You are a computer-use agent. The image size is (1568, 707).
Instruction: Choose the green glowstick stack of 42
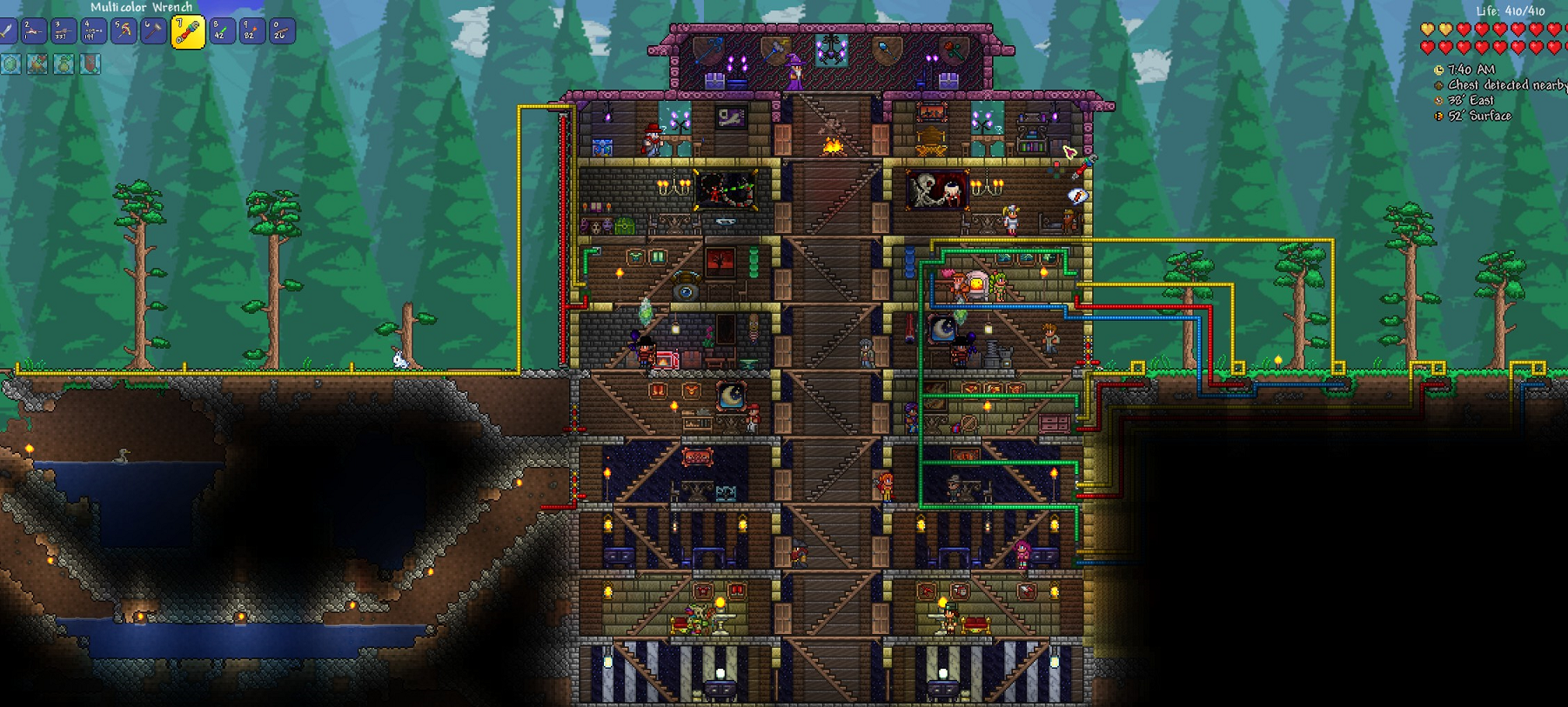pos(222,32)
